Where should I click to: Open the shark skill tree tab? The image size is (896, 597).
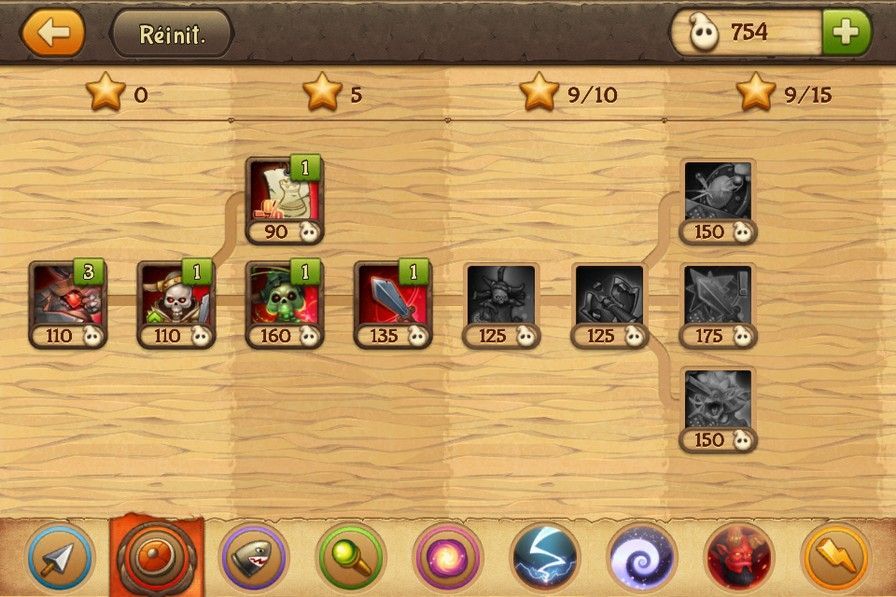(253, 556)
